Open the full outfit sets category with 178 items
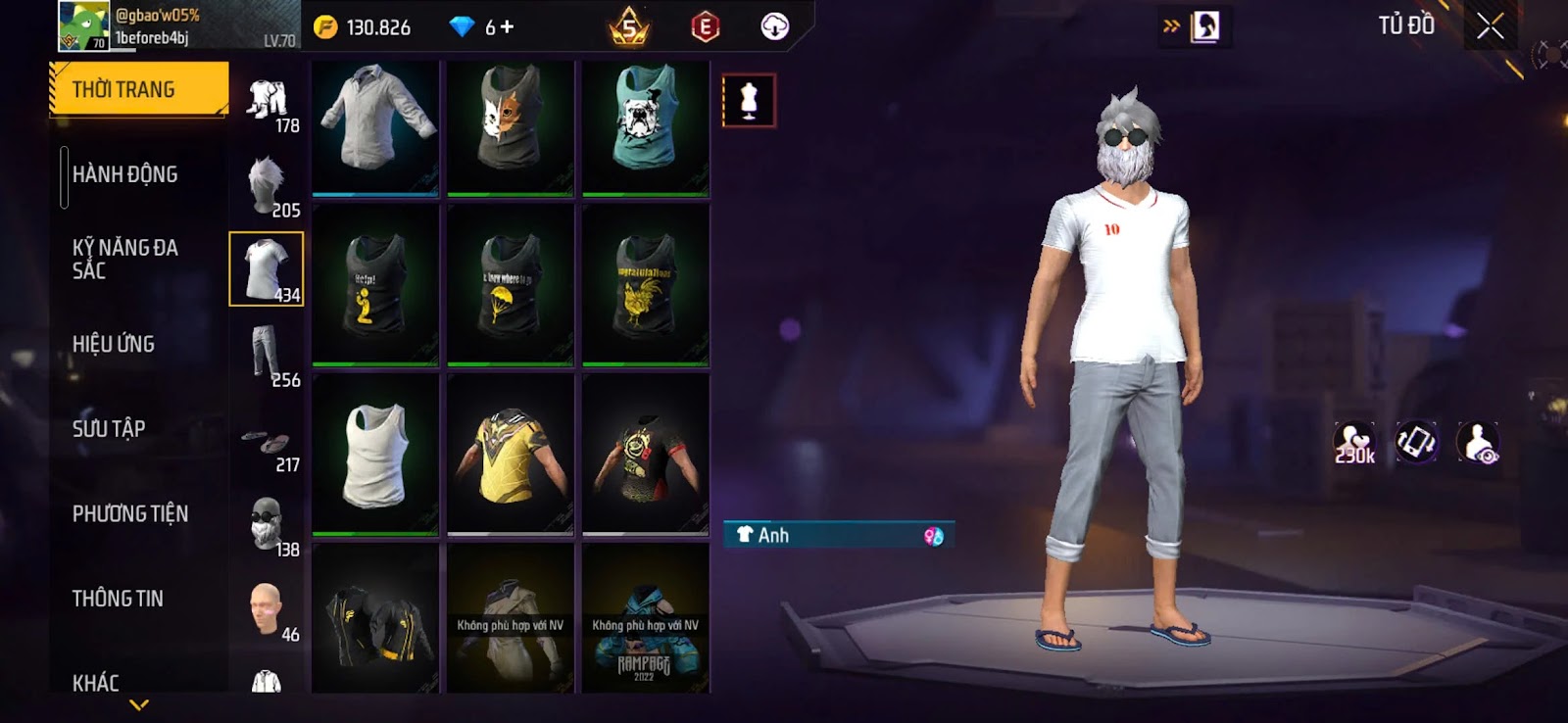 (267, 101)
